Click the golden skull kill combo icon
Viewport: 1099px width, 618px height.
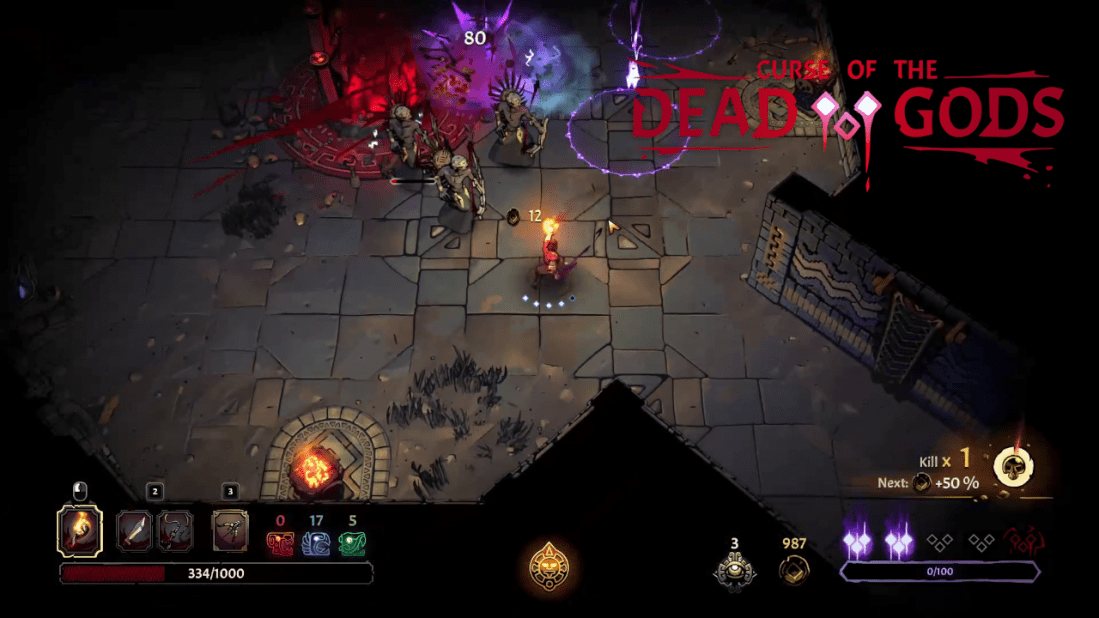tap(1013, 466)
